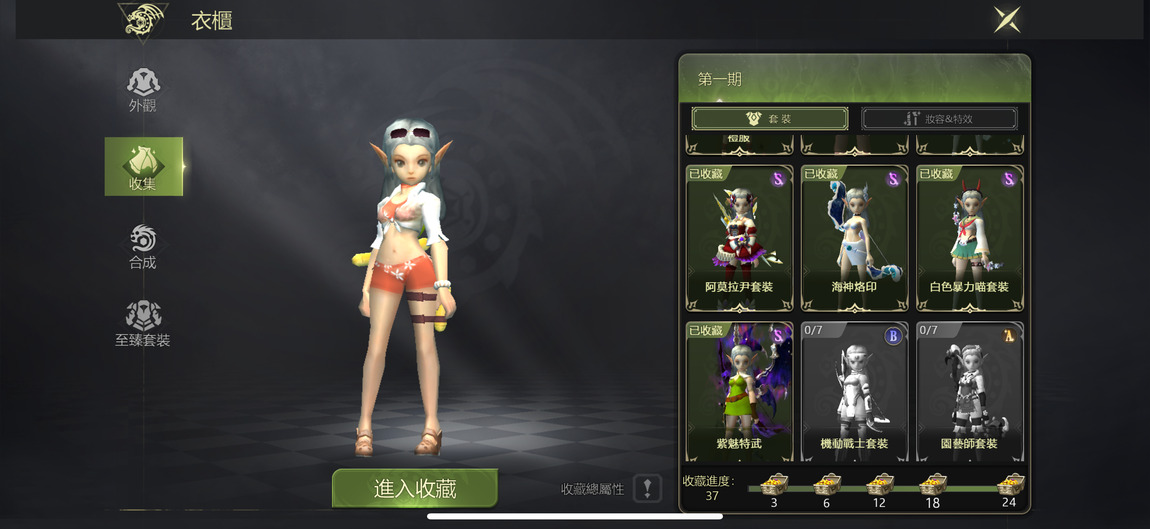The height and width of the screenshot is (529, 1150).
Task: Open the 機動戰士套裝 costume card
Action: pos(854,392)
